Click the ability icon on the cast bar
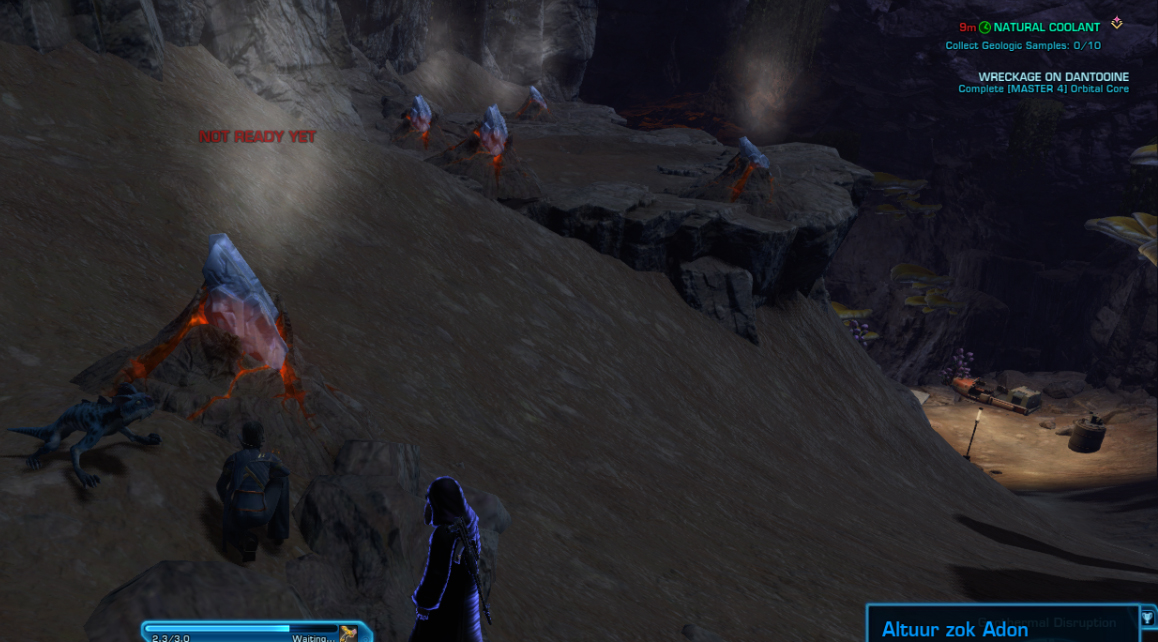Screen dimensions: 1158x642 pyautogui.click(x=348, y=634)
